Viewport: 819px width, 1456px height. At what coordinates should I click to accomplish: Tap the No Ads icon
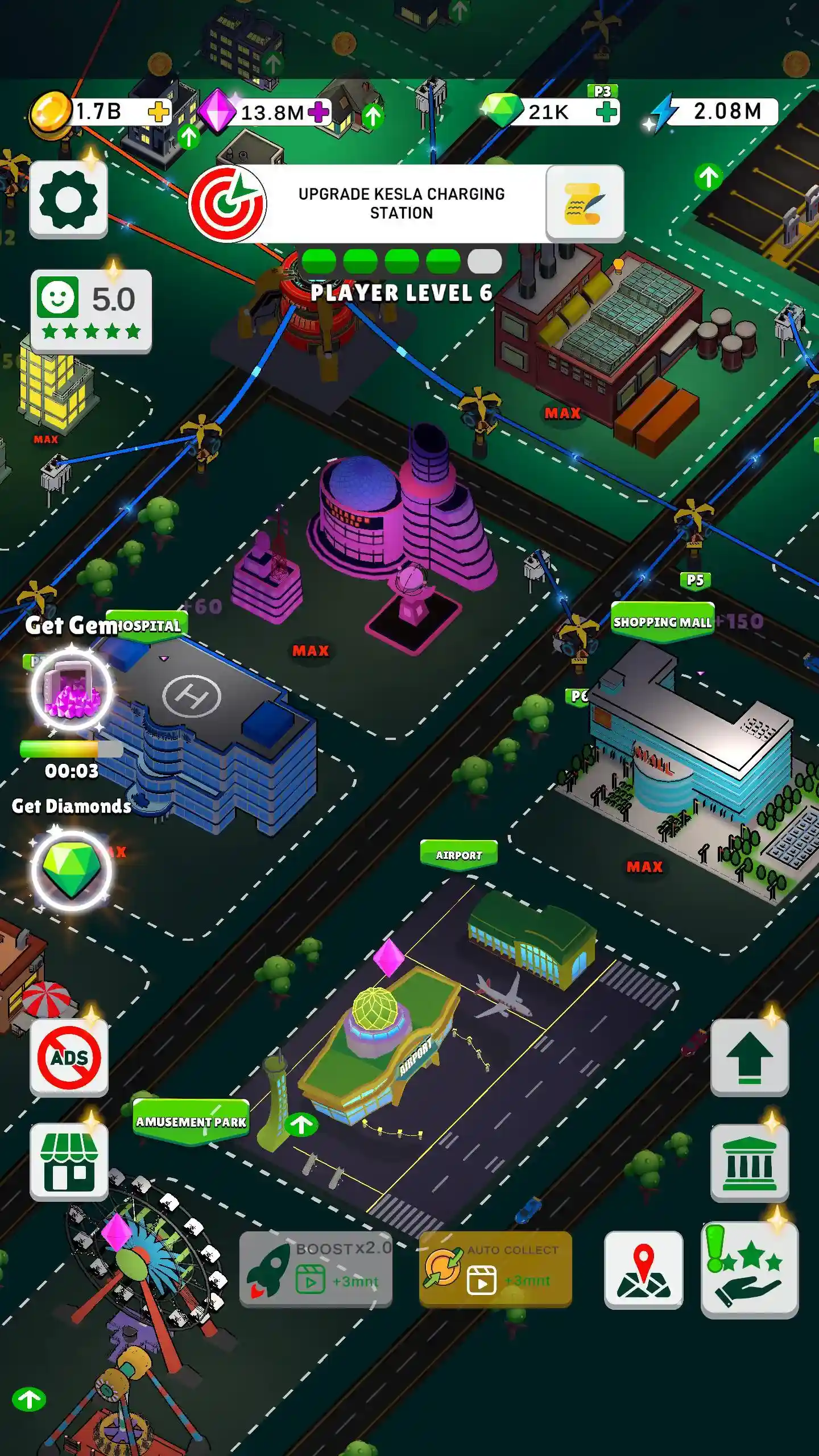click(69, 1056)
